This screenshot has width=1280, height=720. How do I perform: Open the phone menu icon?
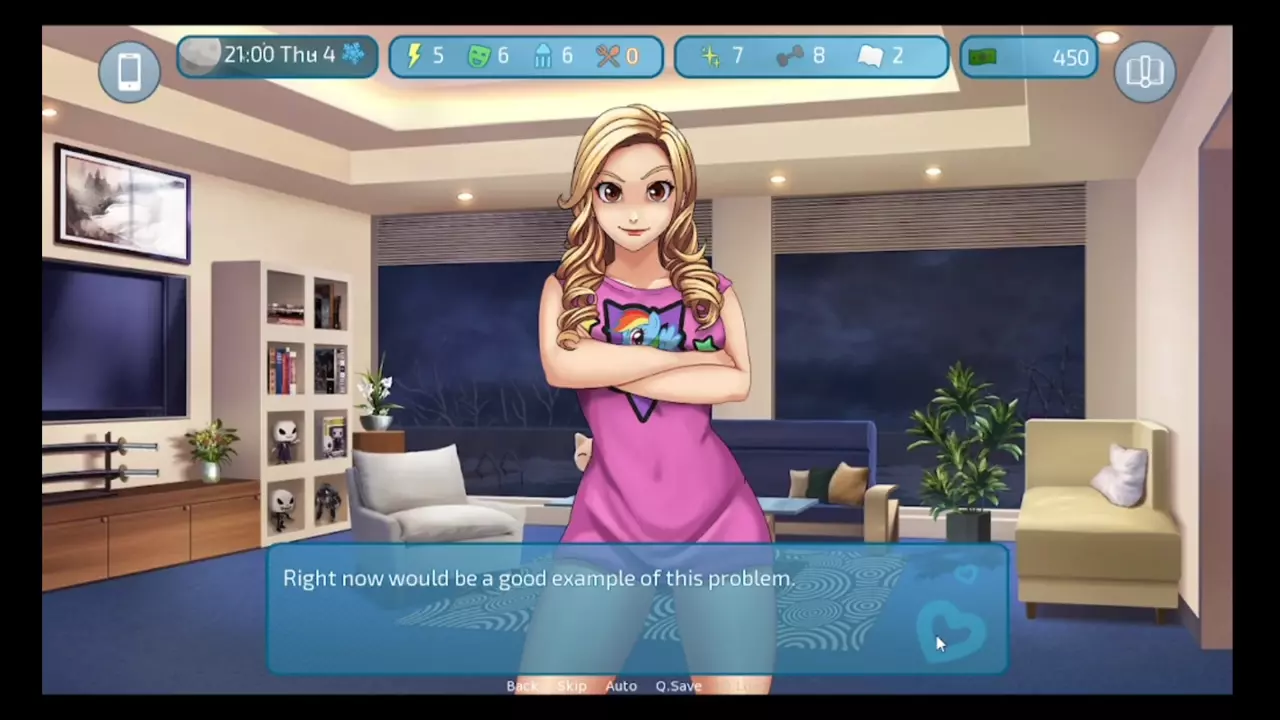pos(129,72)
